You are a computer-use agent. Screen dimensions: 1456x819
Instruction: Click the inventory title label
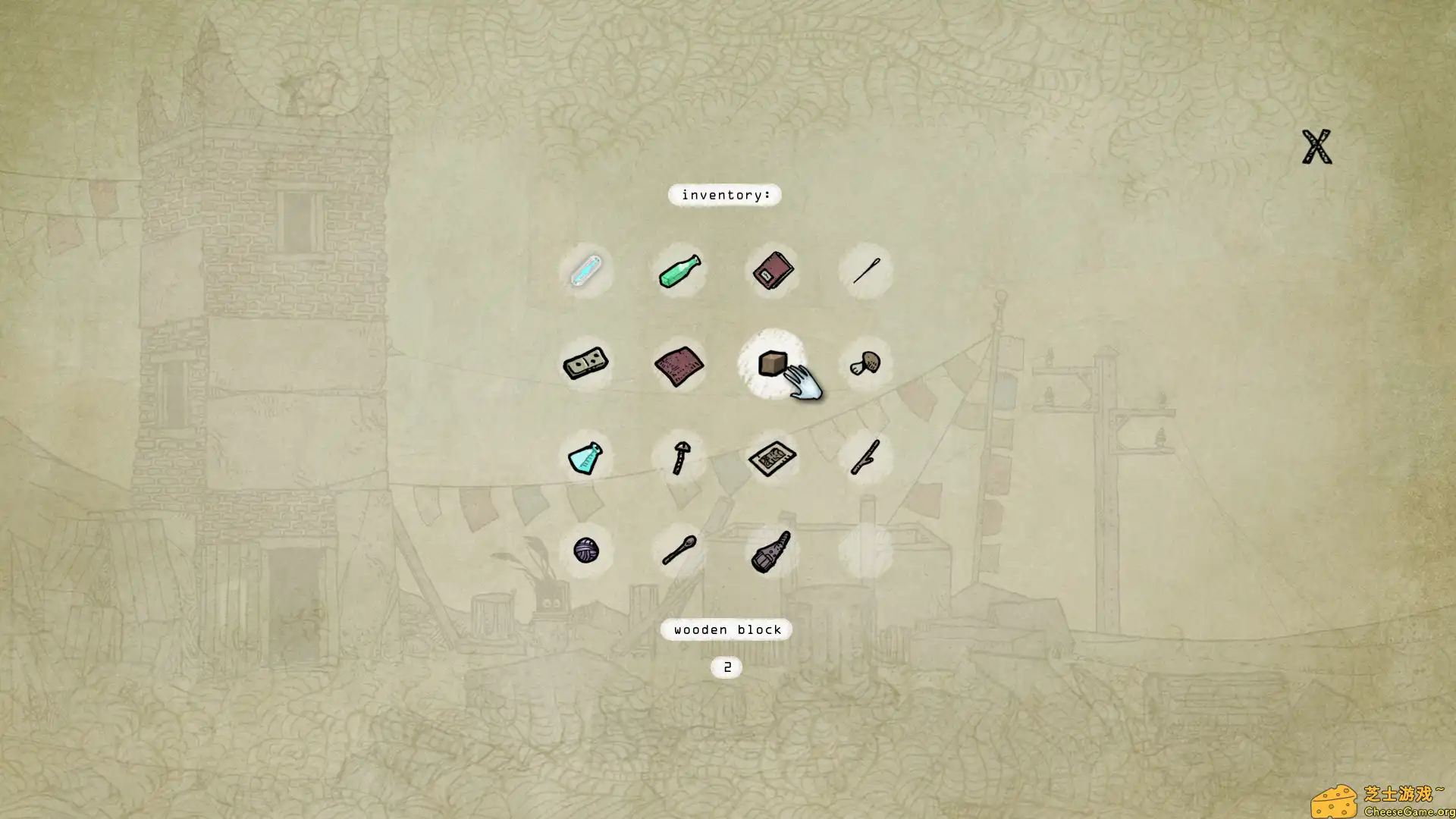pyautogui.click(x=725, y=196)
